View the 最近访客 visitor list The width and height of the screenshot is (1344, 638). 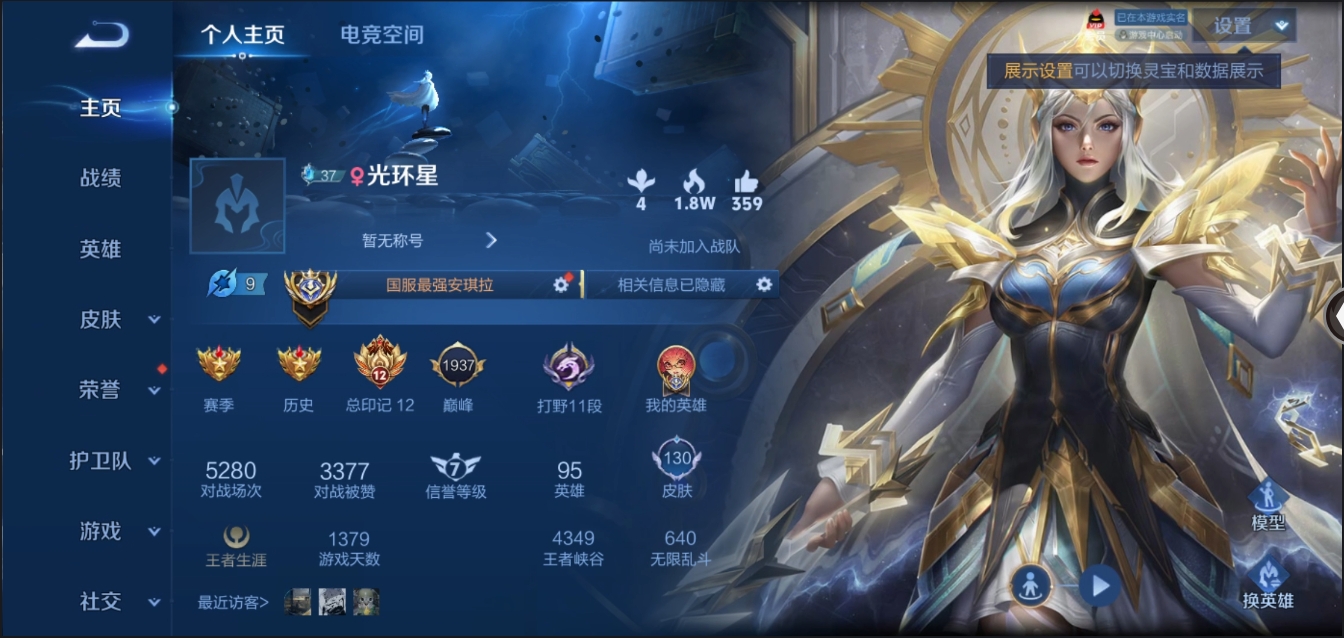pos(234,602)
